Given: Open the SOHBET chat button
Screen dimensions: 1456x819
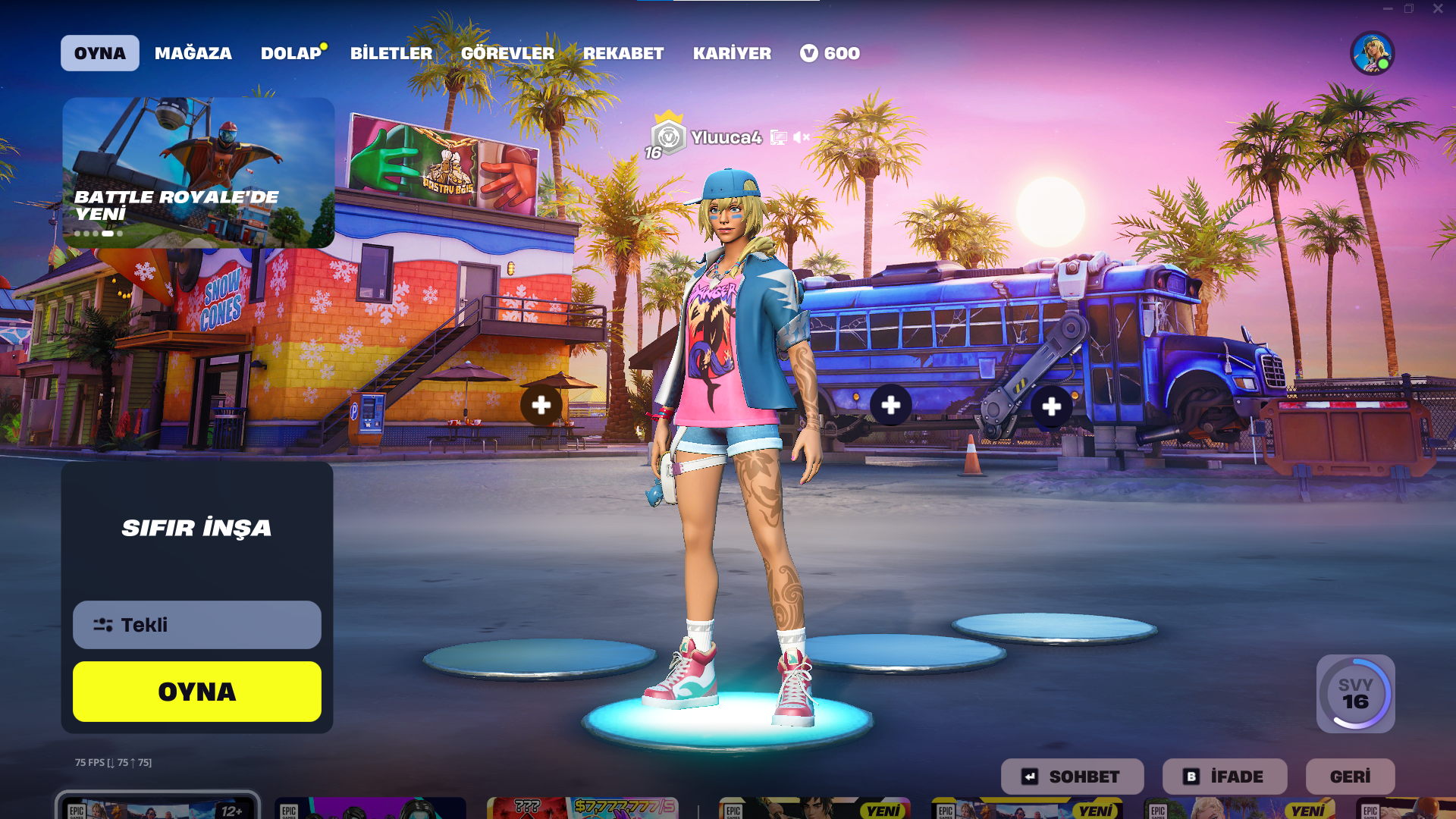Looking at the screenshot, I should coord(1072,777).
